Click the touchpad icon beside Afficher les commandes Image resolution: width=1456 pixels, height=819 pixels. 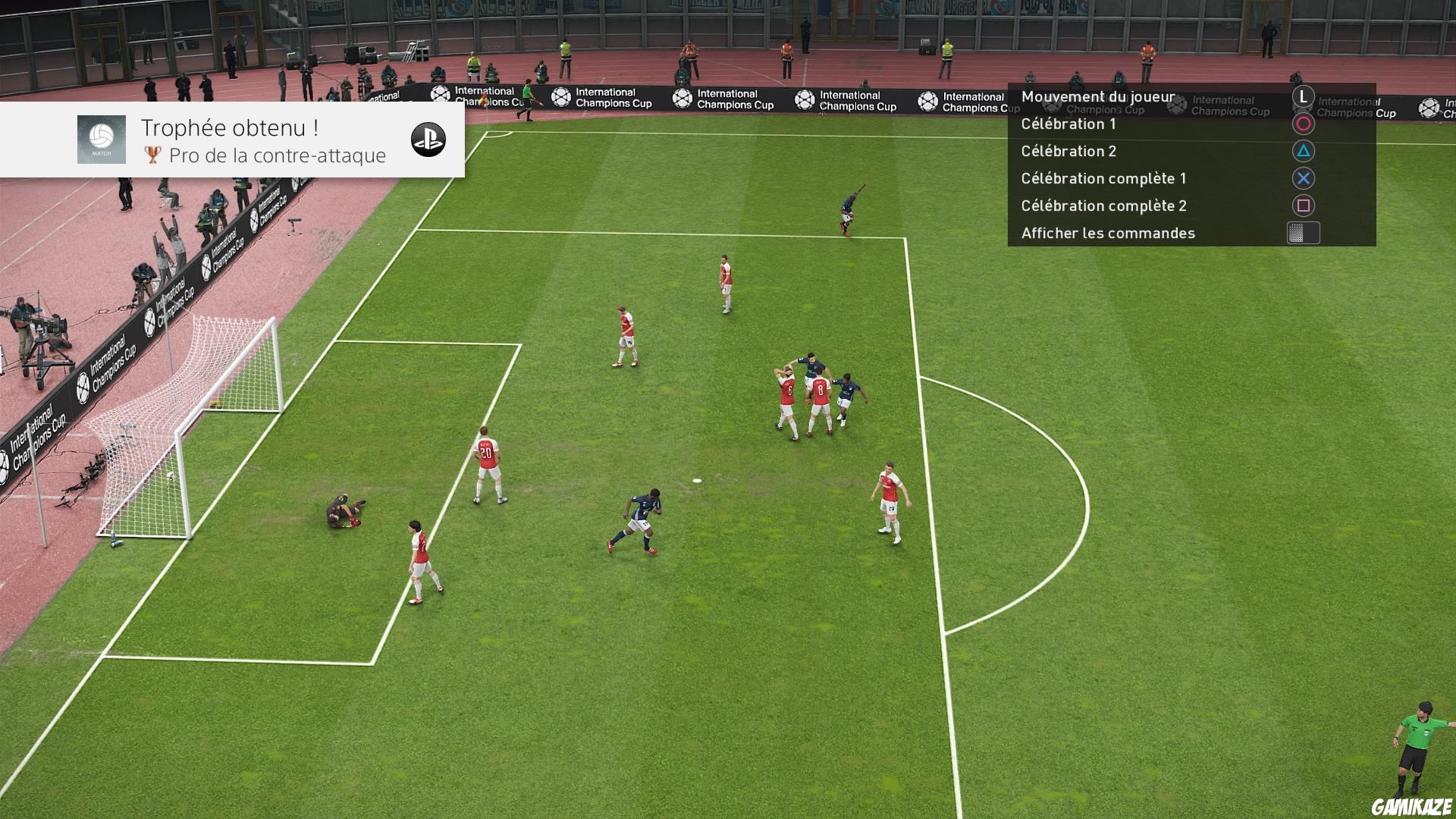pyautogui.click(x=1303, y=233)
